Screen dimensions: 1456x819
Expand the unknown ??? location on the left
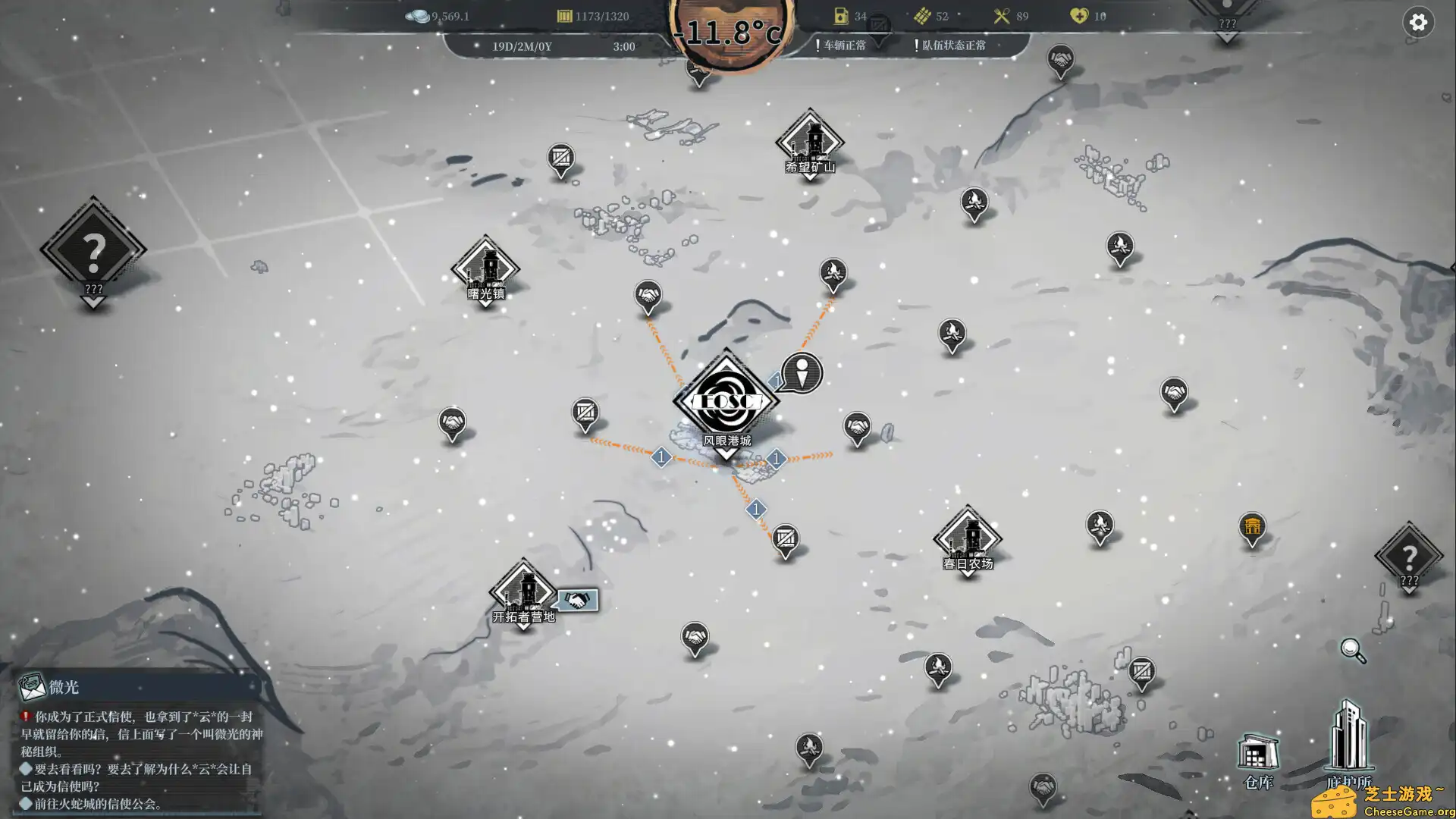[x=93, y=250]
